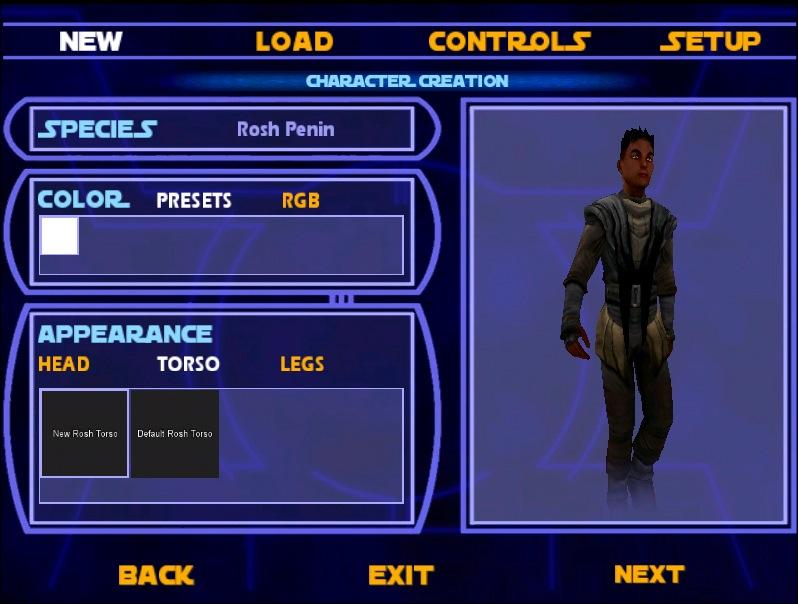Viewport: 798px width, 604px height.
Task: Show the Head appearance options
Action: [63, 364]
